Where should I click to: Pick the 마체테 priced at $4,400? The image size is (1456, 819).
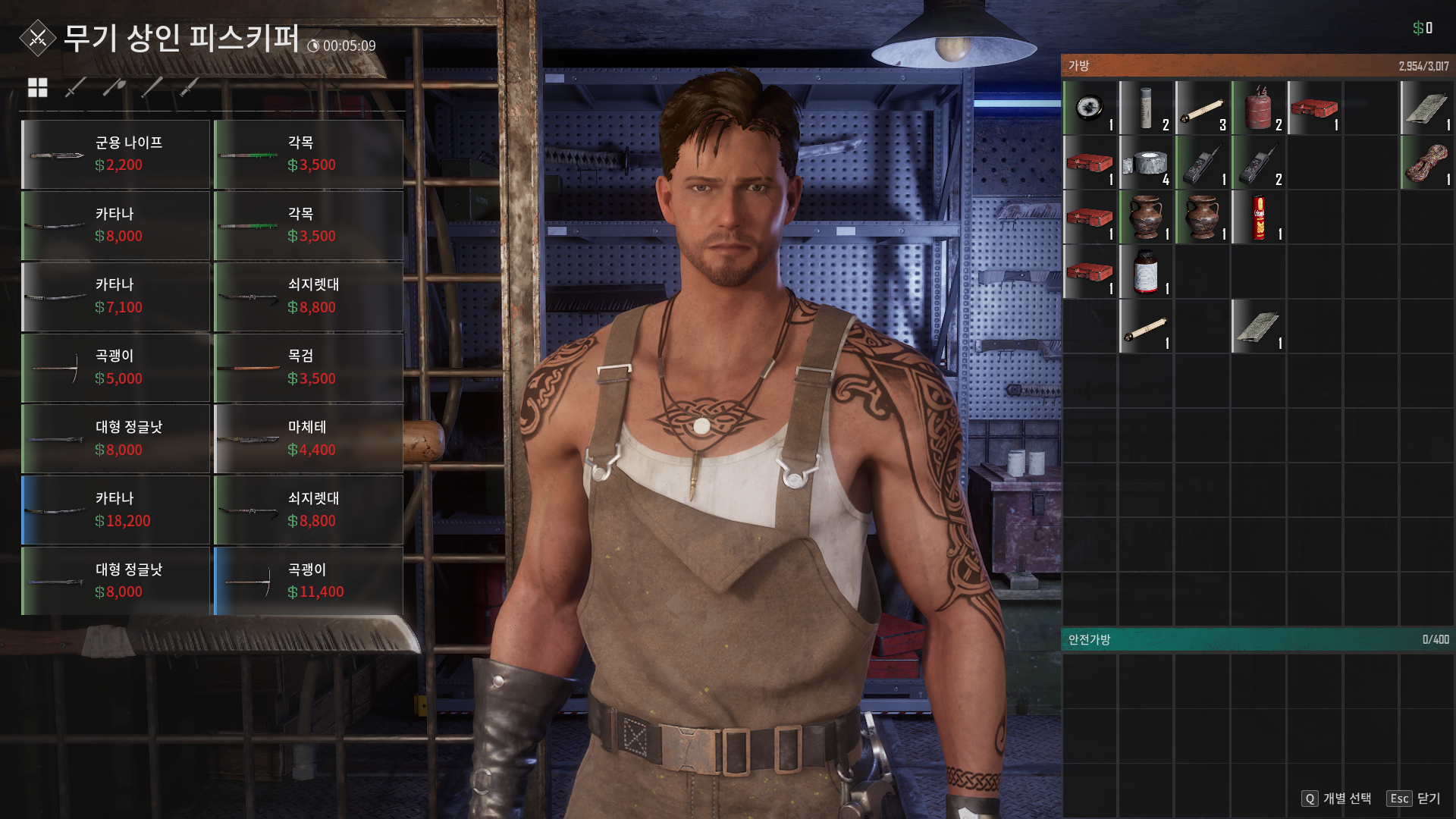[309, 439]
